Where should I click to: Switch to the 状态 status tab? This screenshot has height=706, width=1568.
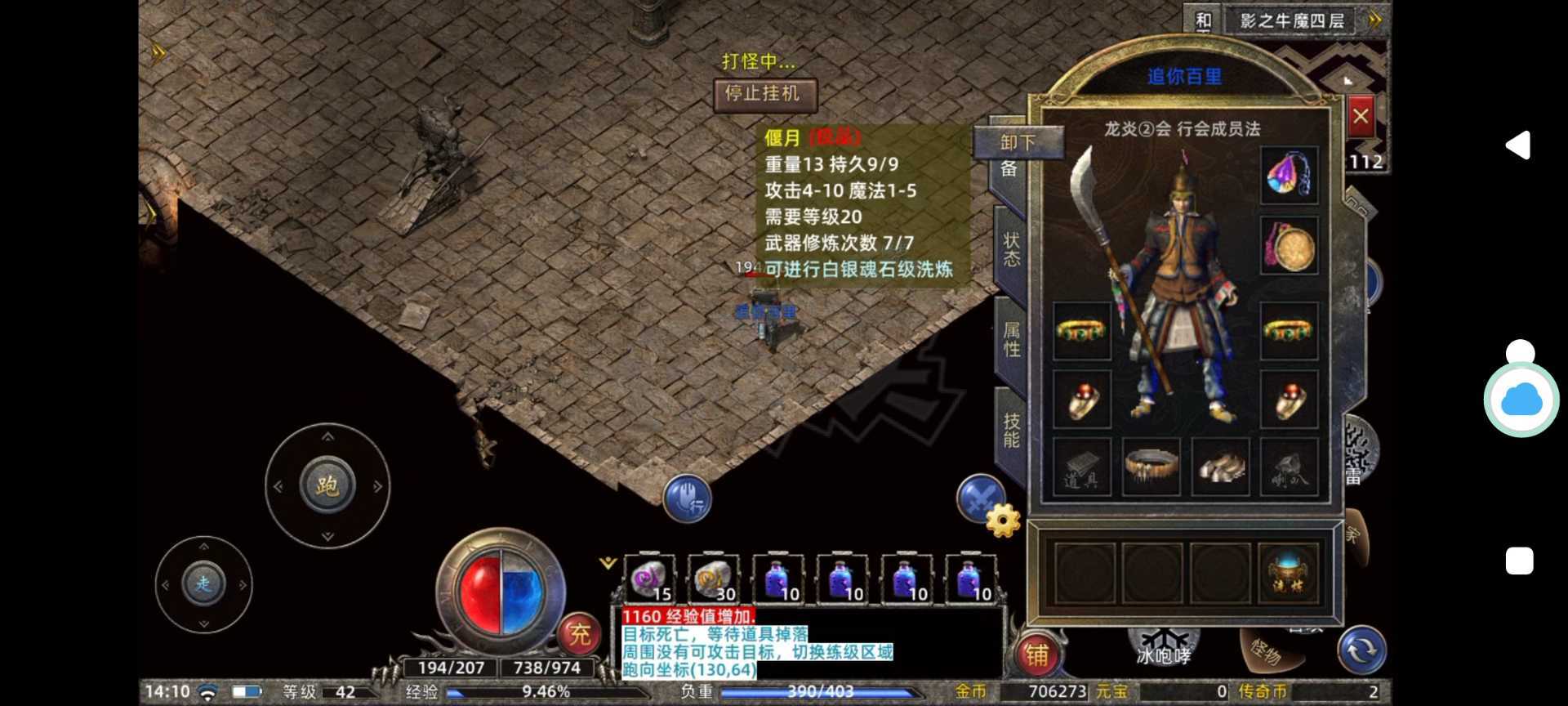point(1010,249)
